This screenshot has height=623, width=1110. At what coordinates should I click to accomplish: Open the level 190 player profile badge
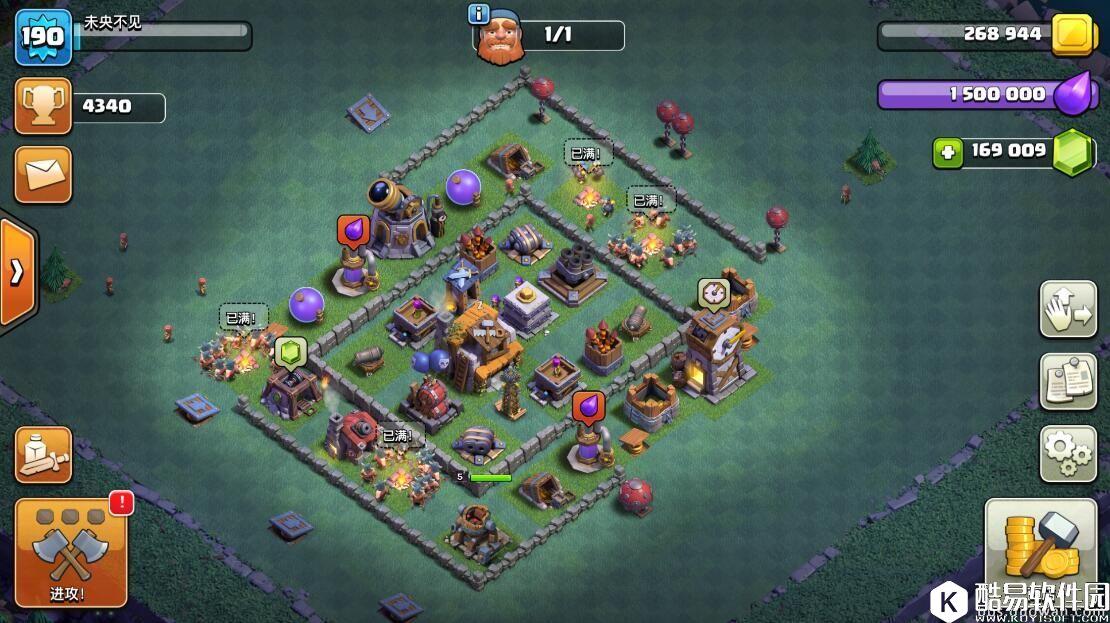[43, 38]
